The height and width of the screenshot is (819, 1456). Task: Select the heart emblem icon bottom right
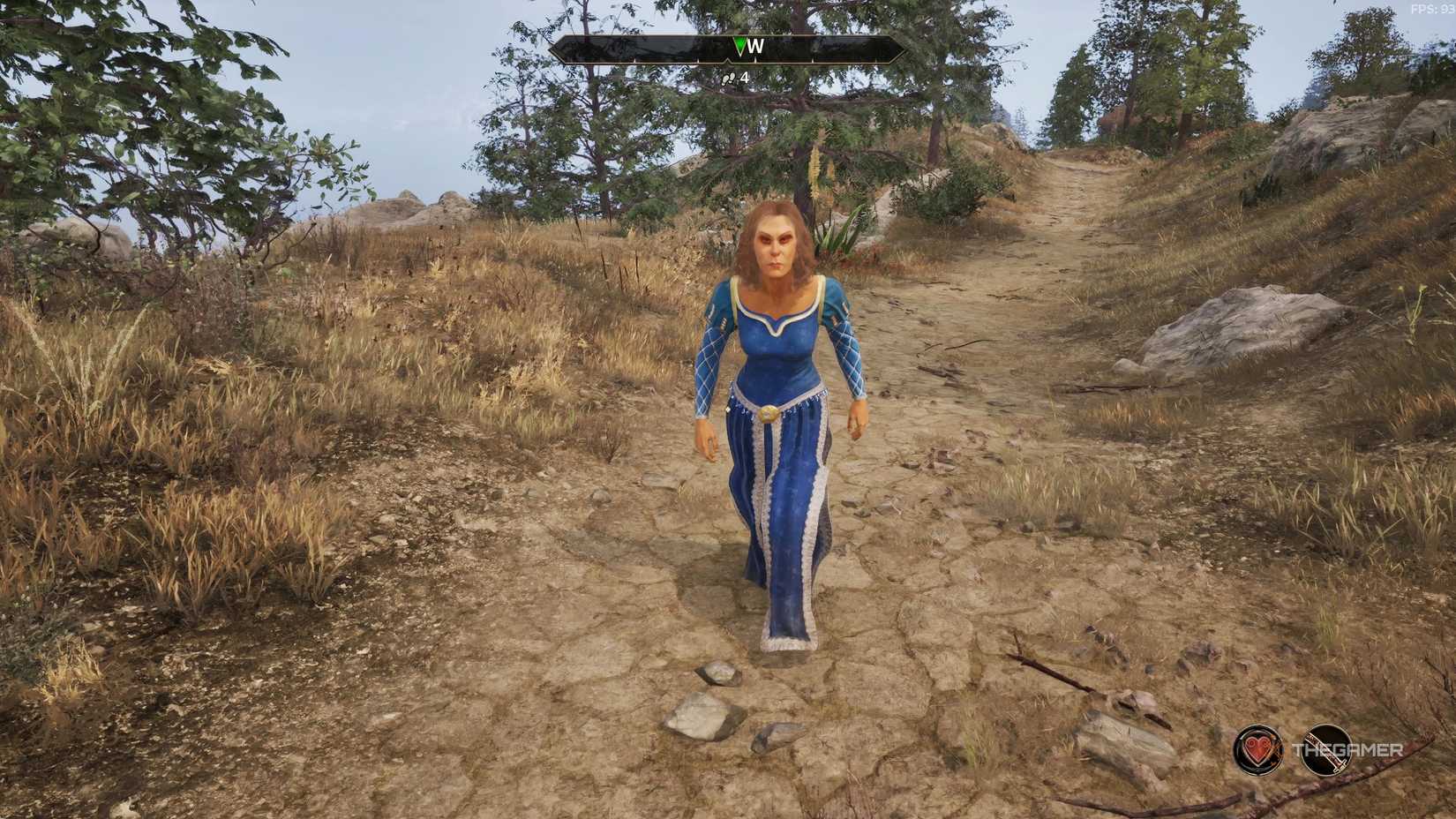click(1257, 749)
